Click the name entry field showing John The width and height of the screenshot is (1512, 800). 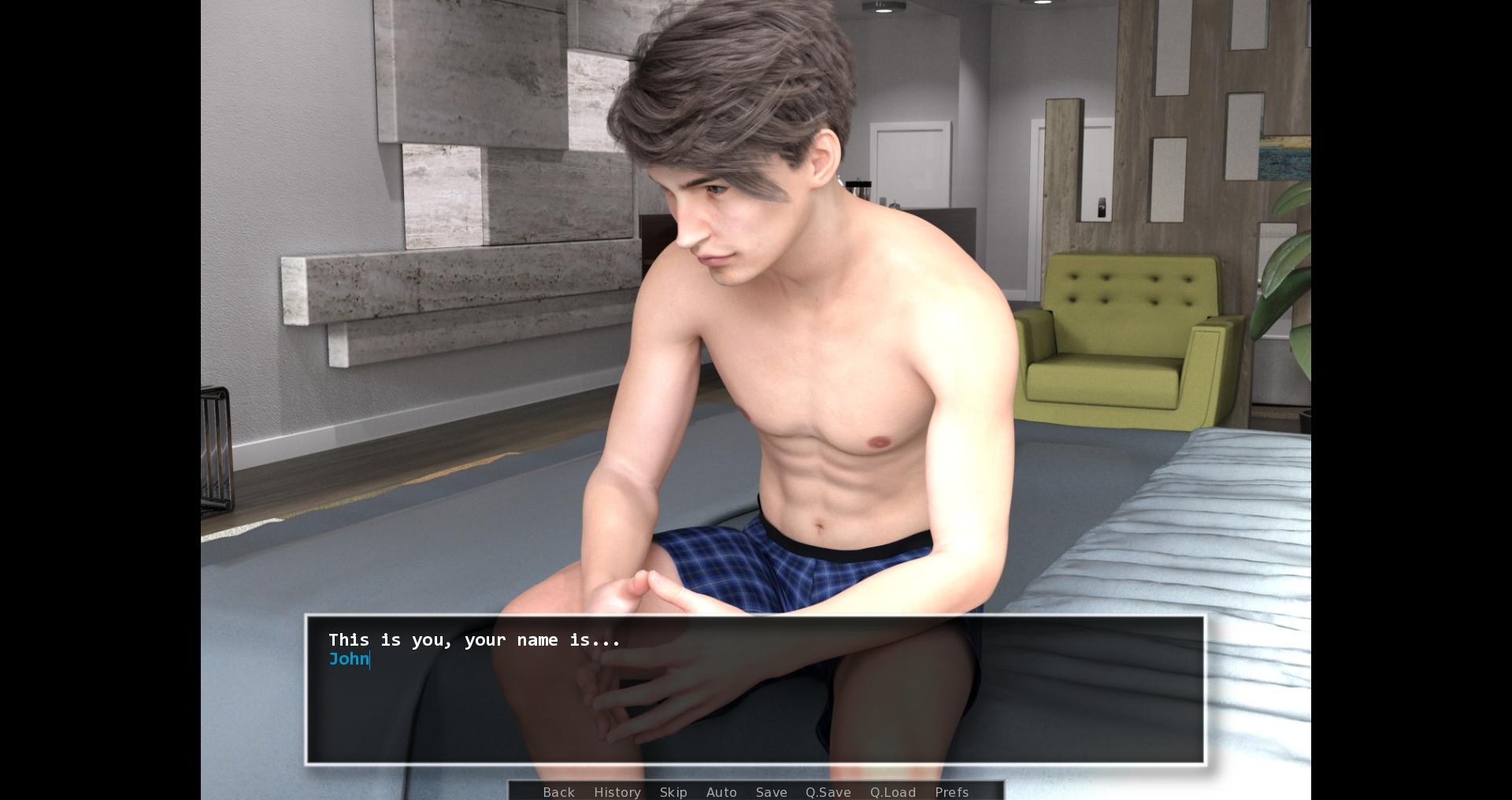pos(349,659)
